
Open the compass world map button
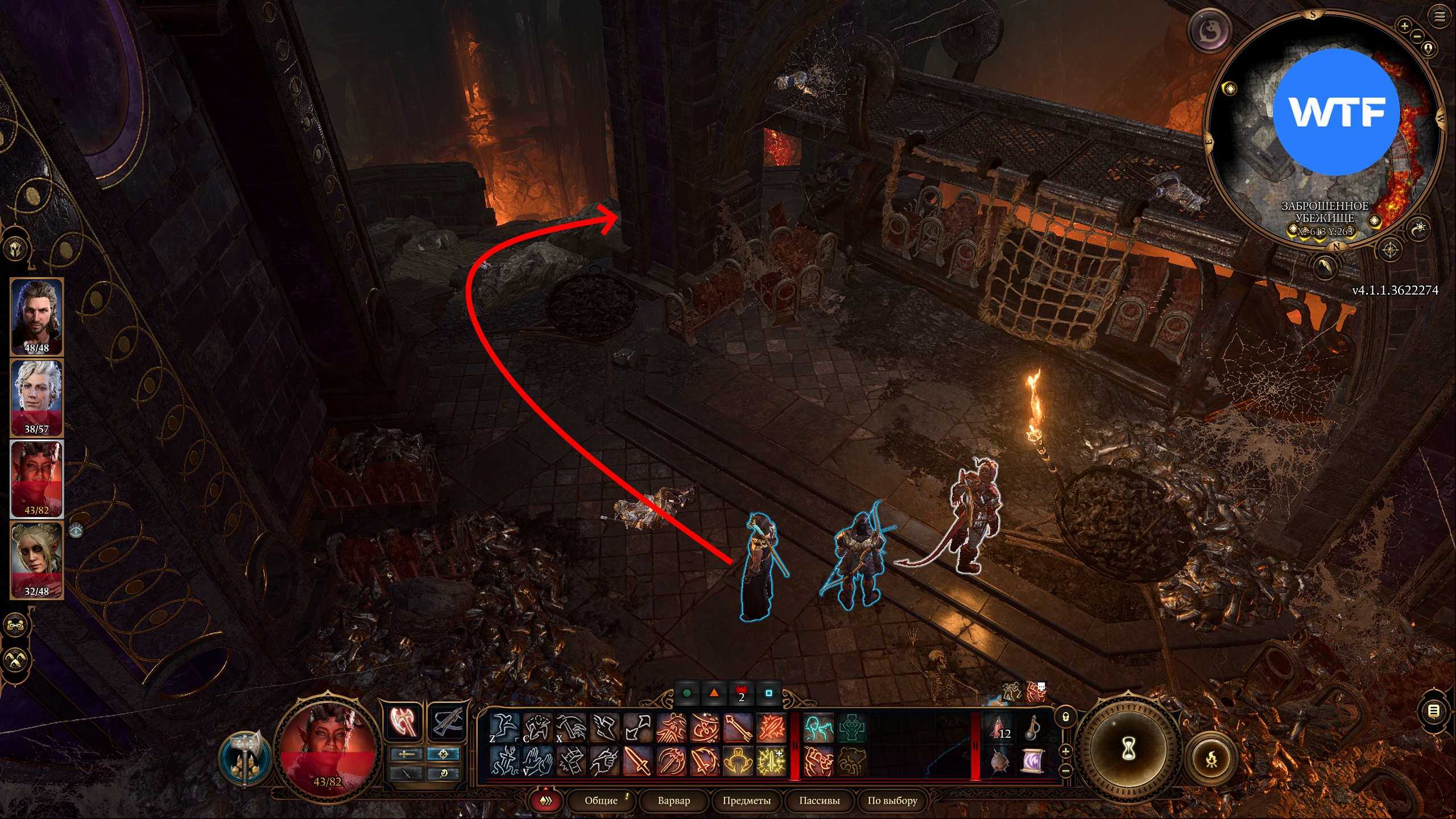tap(1390, 250)
